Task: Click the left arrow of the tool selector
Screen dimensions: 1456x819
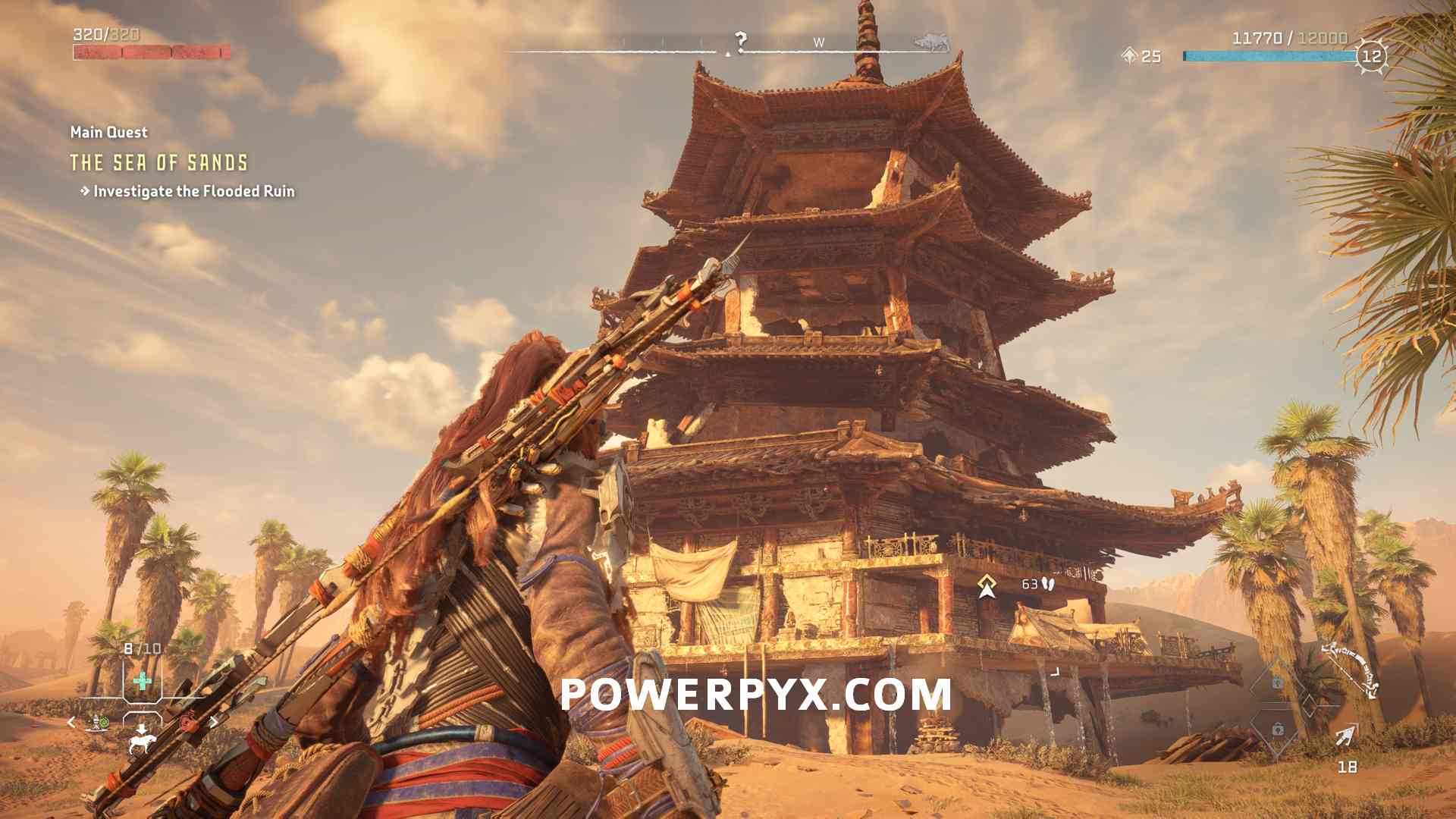Action: tap(71, 722)
